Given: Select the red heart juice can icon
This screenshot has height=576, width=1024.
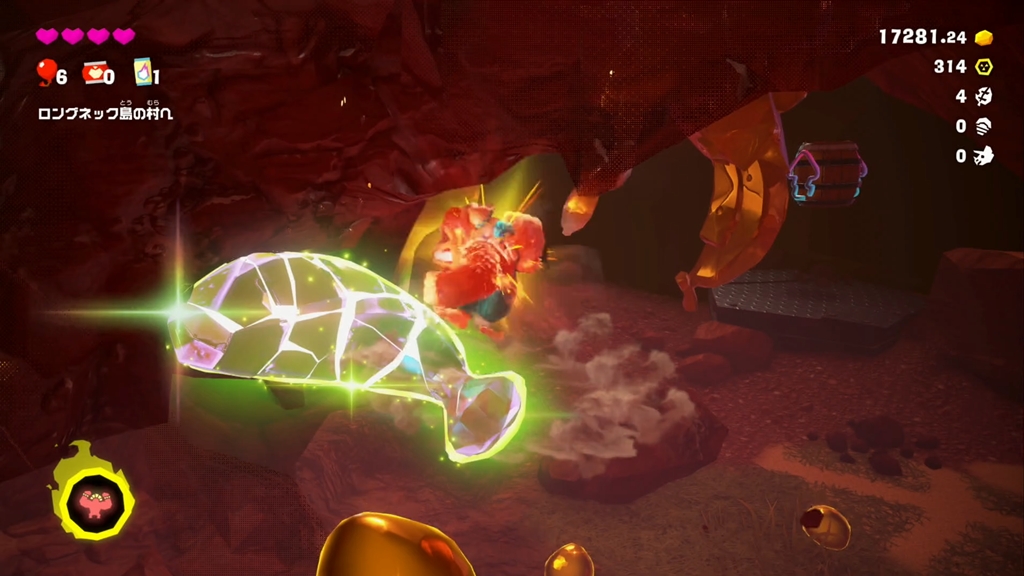Looking at the screenshot, I should [95, 74].
